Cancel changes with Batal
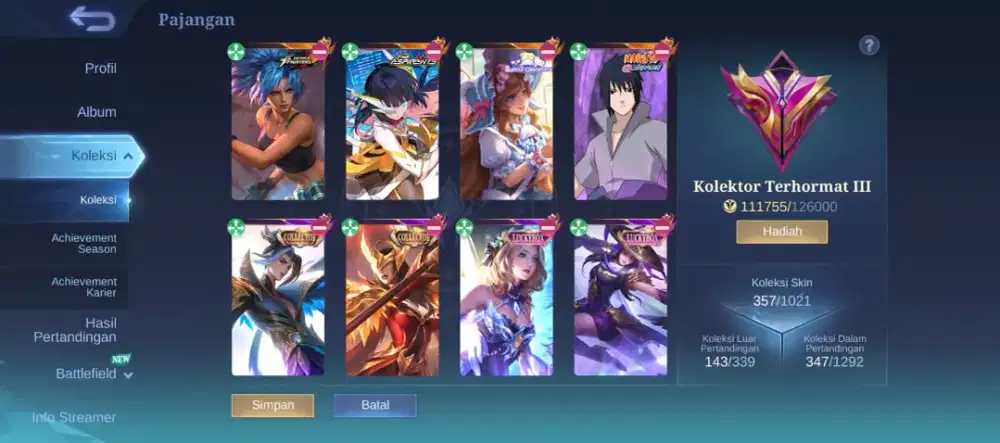 click(x=375, y=405)
